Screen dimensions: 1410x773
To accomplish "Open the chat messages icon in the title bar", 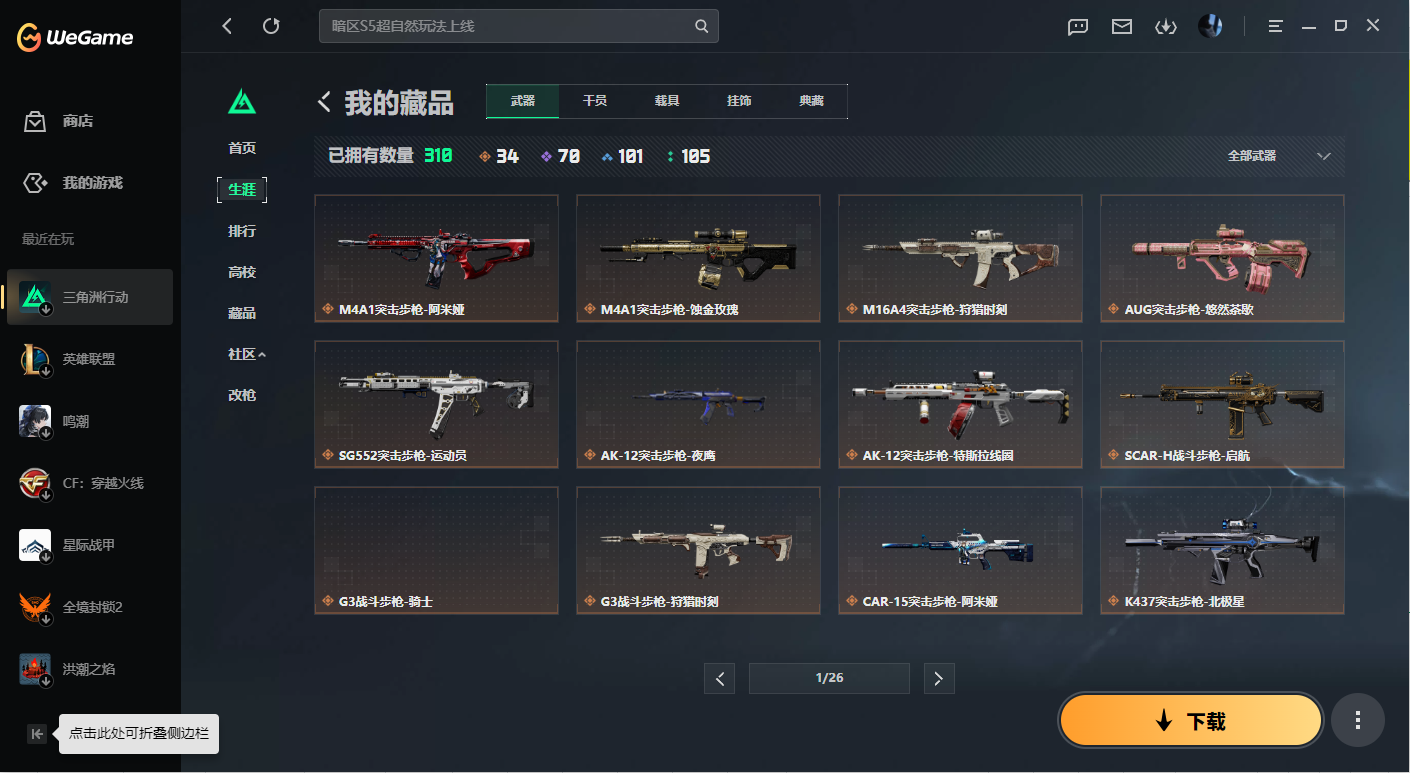I will pos(1077,27).
